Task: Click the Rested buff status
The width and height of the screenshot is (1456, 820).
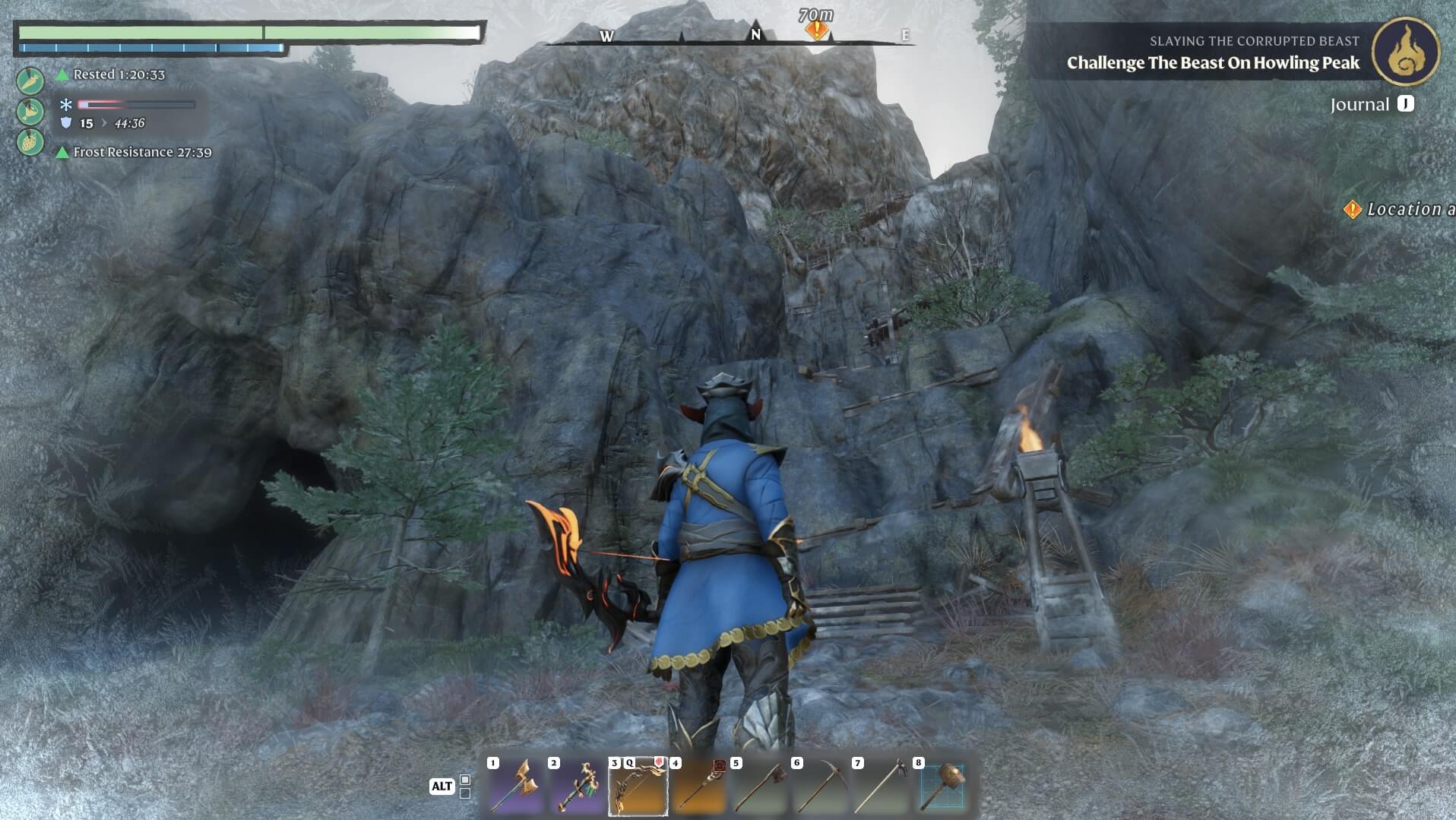Action: click(118, 74)
